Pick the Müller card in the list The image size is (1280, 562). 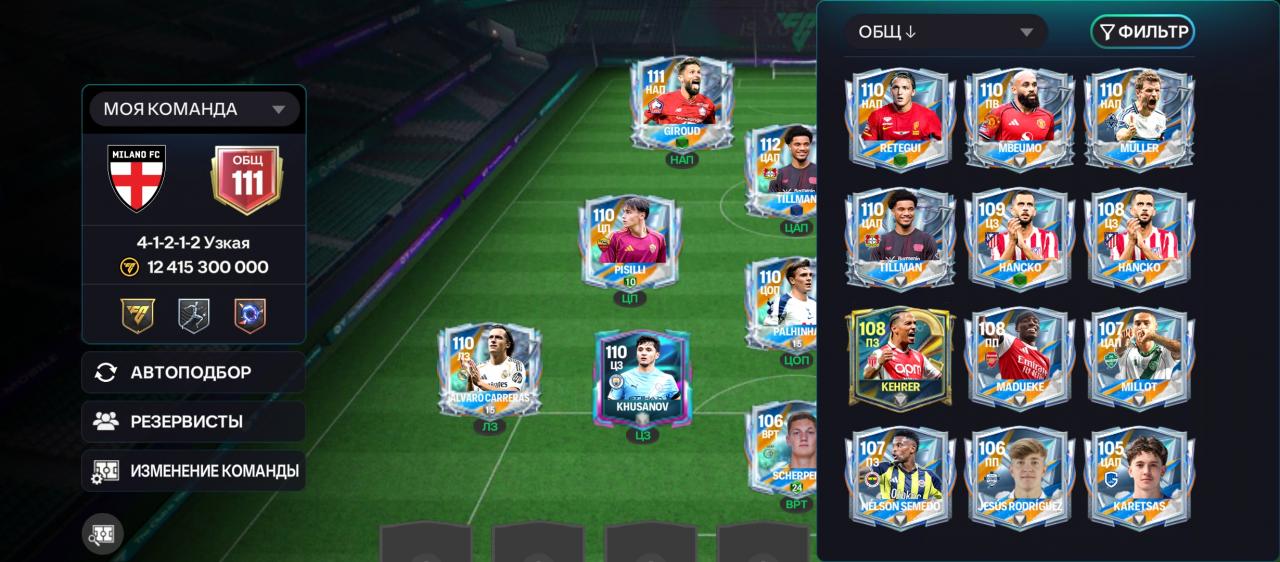[1139, 119]
